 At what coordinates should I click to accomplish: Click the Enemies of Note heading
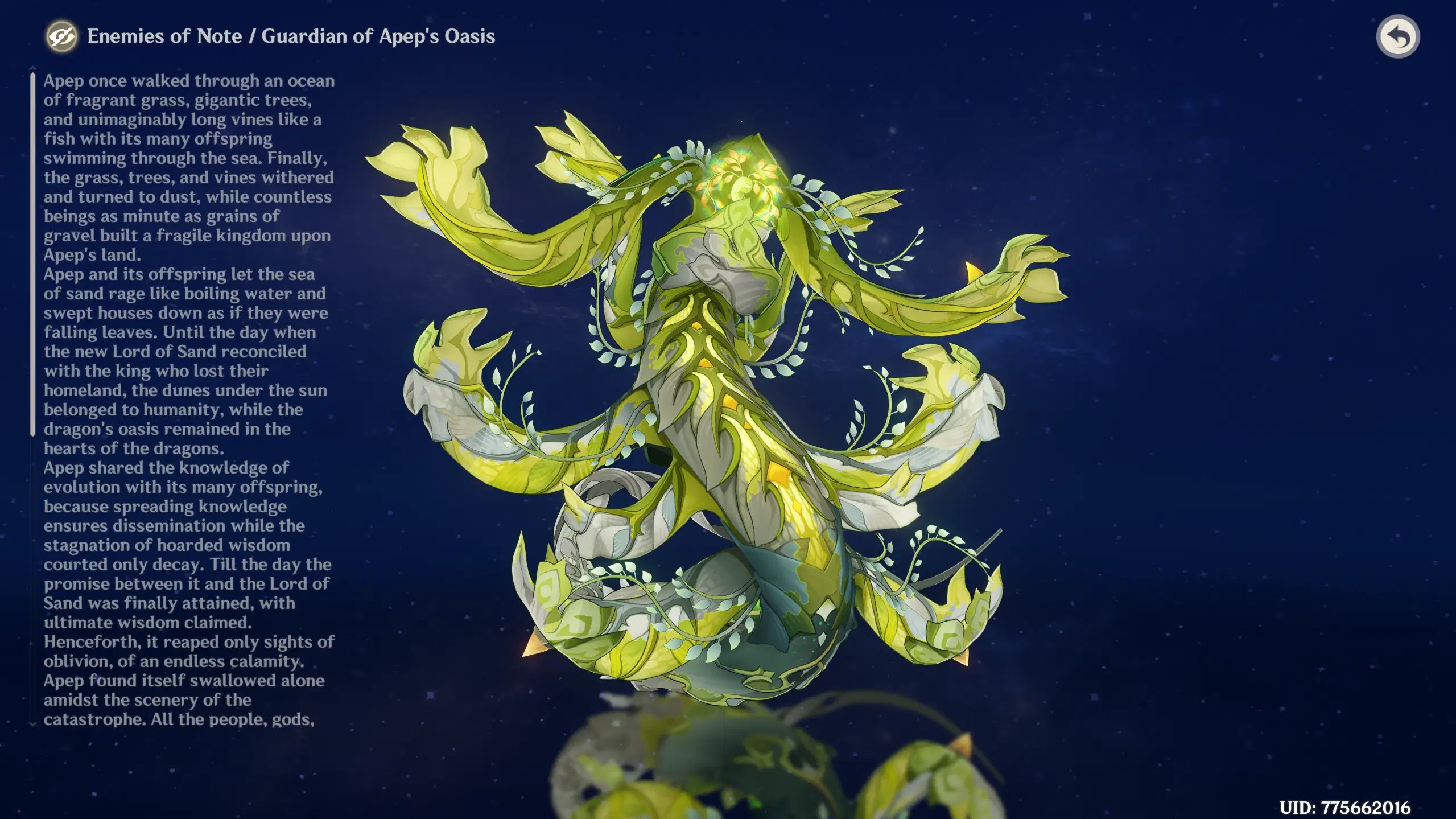point(165,36)
